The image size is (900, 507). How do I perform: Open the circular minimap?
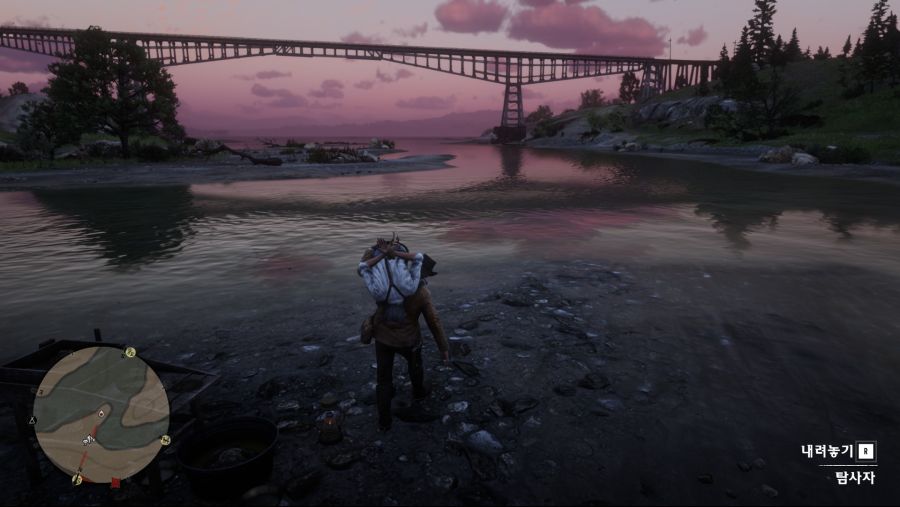point(101,414)
